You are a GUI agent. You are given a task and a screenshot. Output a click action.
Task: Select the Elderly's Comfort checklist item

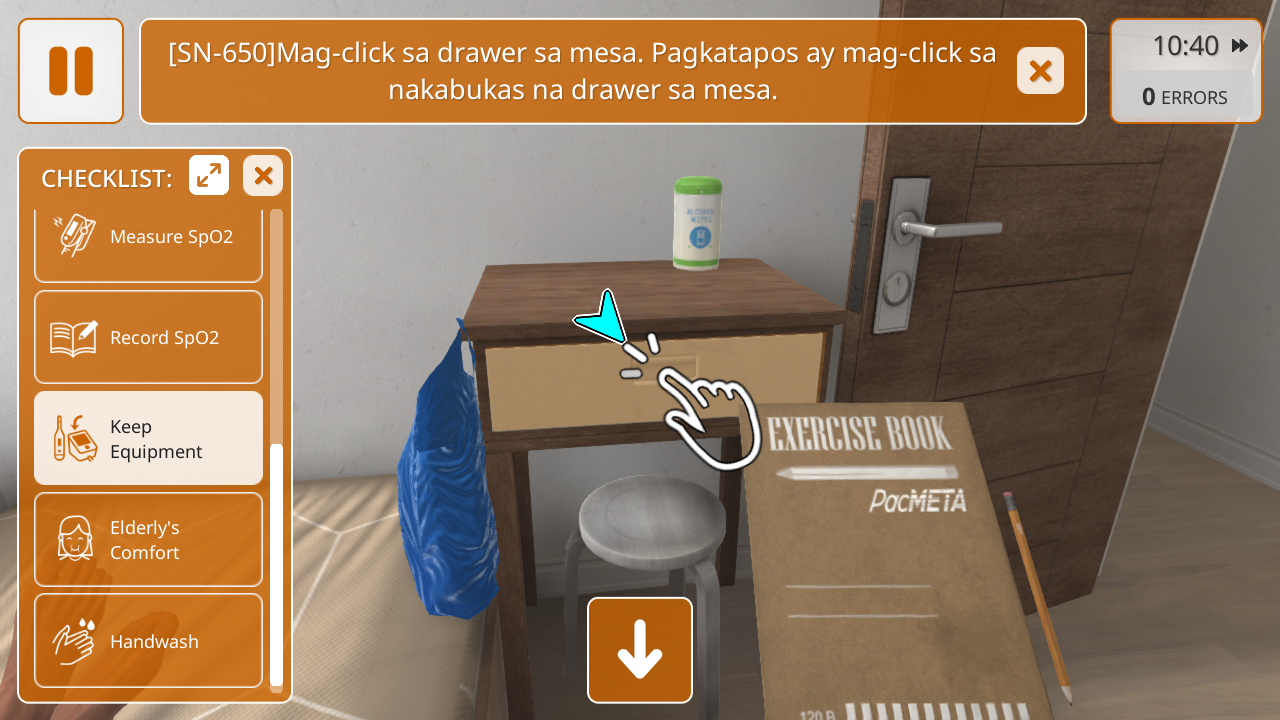148,540
